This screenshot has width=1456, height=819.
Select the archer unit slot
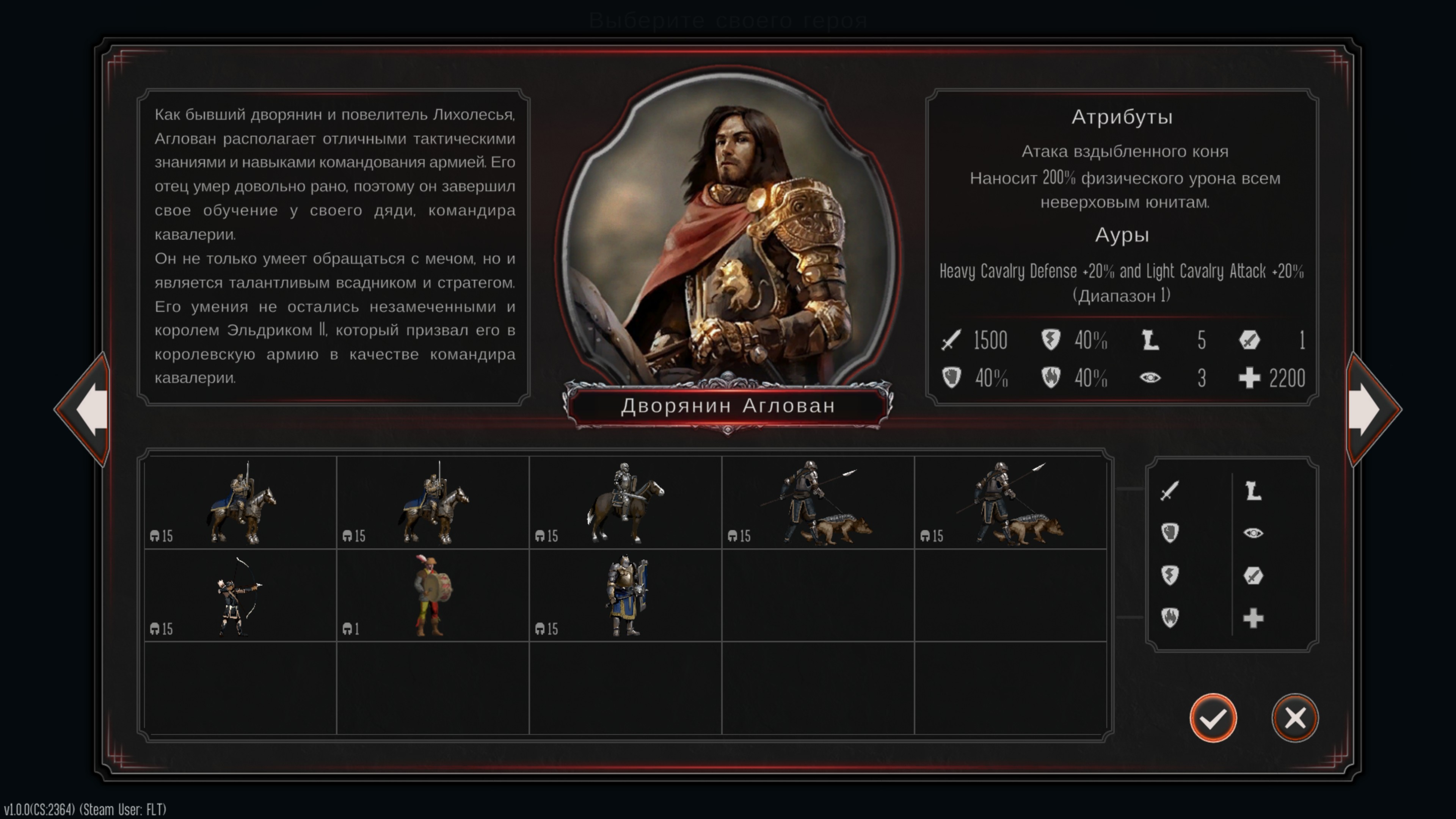pos(240,596)
